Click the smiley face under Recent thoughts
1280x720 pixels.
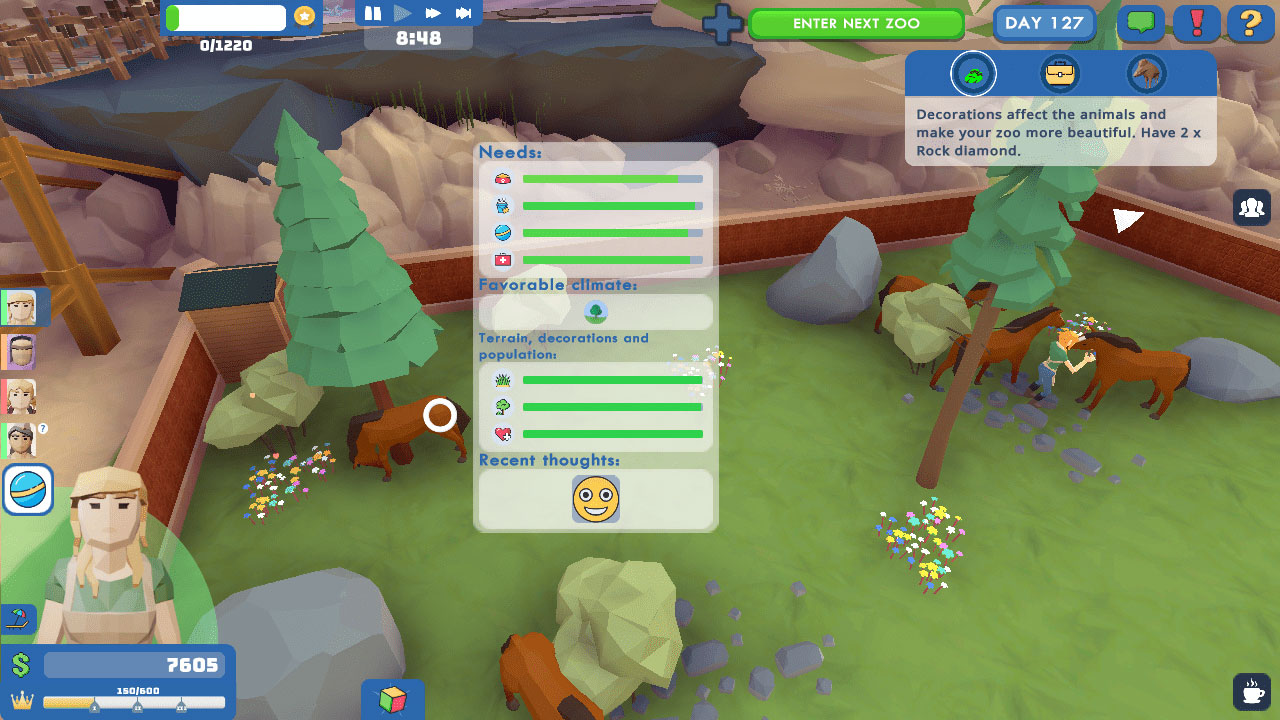click(x=595, y=499)
